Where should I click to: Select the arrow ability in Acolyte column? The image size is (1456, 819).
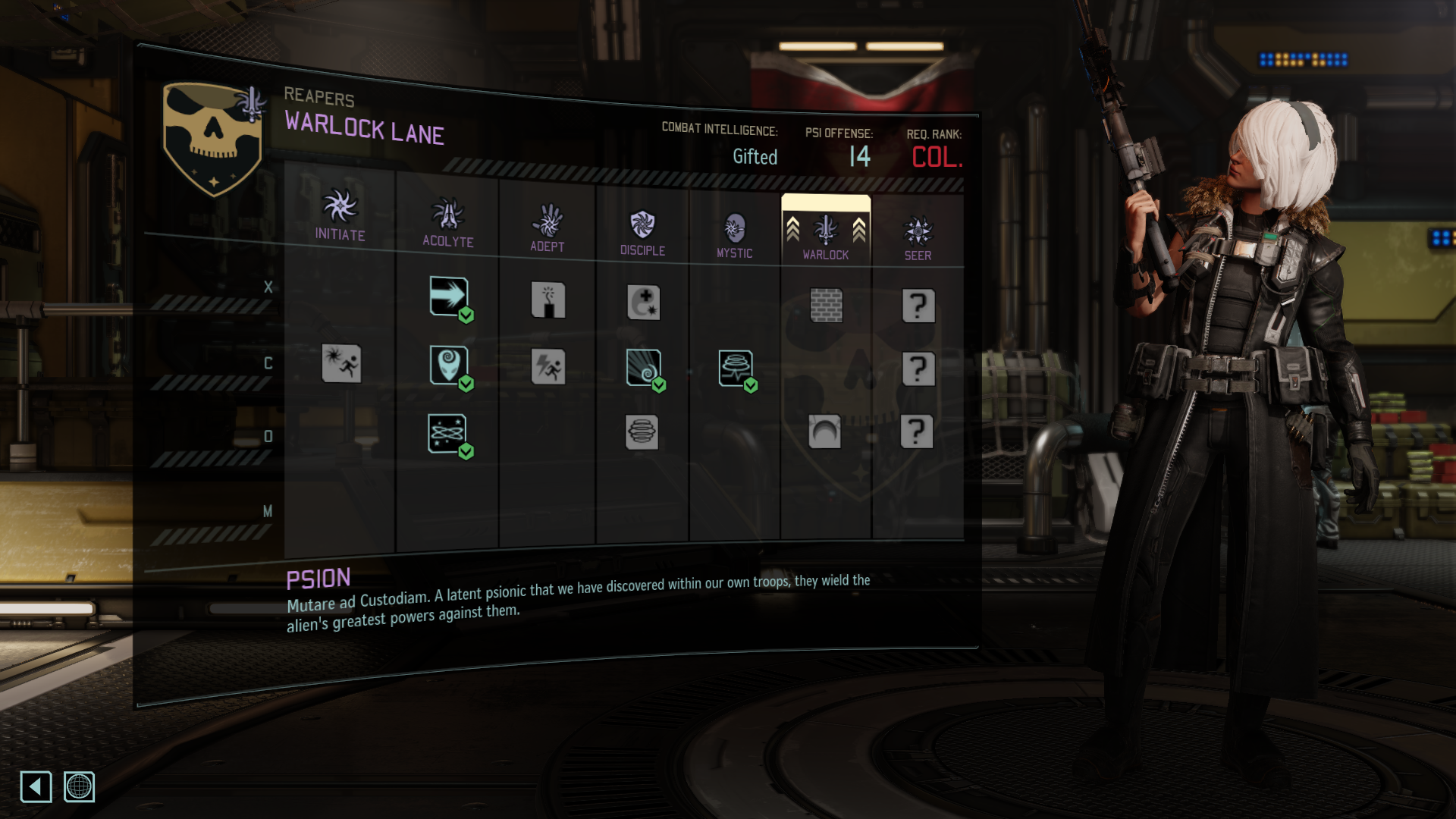[449, 296]
